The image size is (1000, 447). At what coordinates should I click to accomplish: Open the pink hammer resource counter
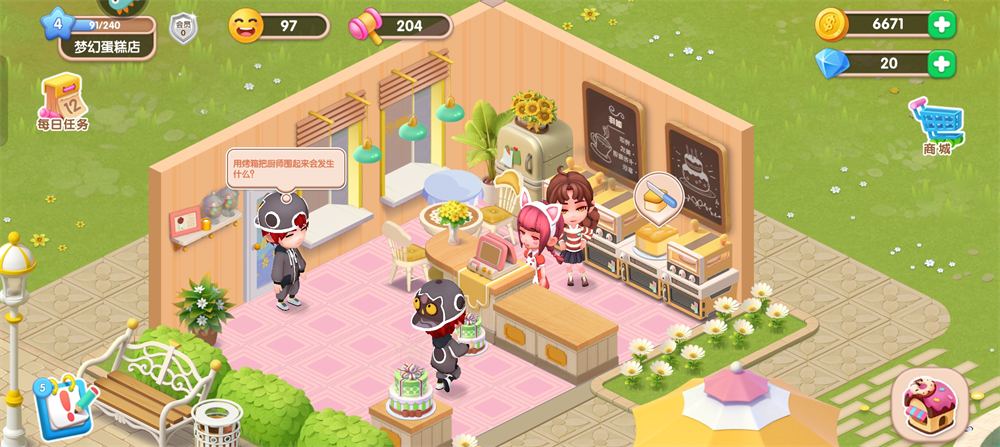pyautogui.click(x=400, y=26)
